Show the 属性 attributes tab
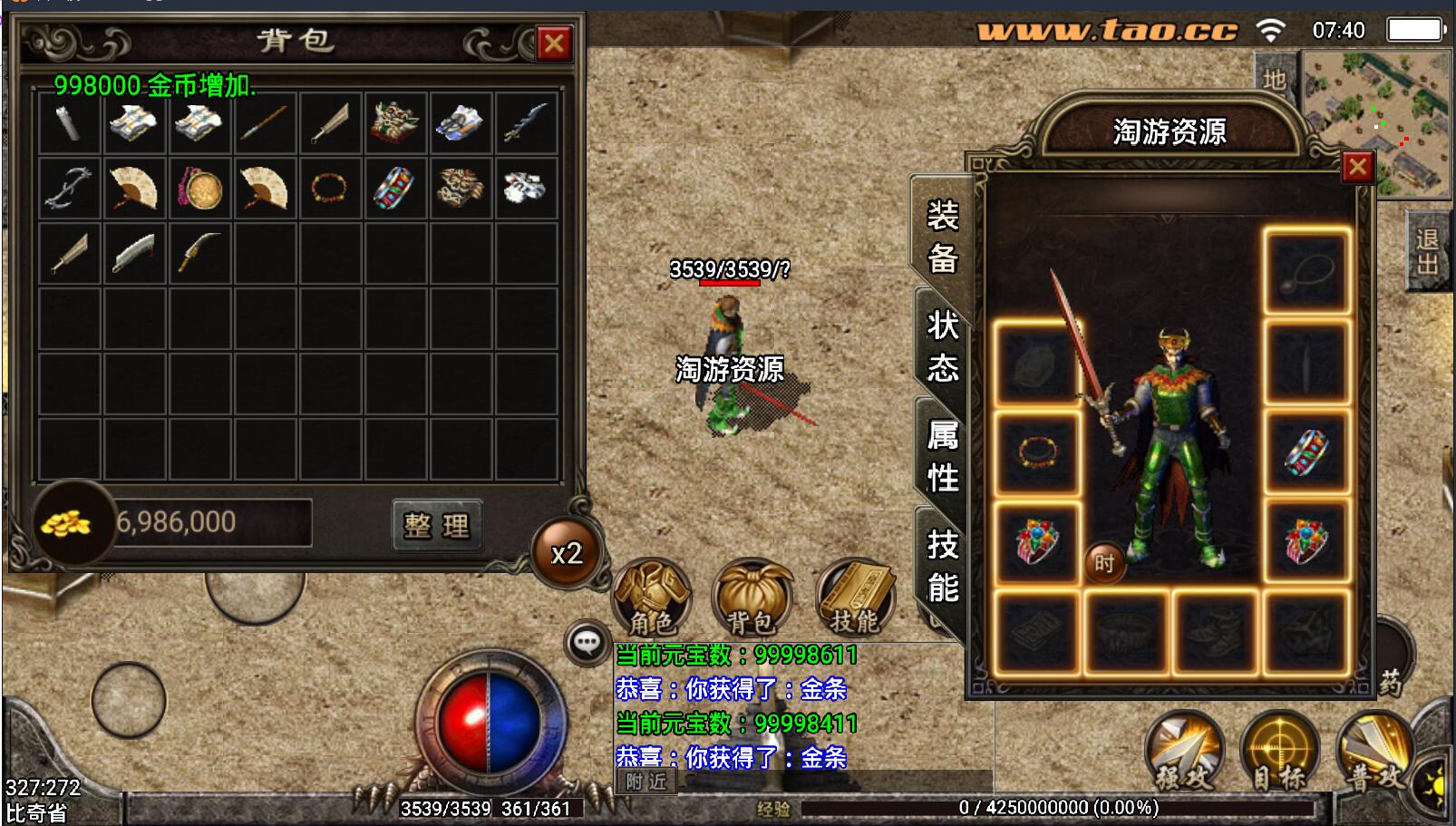Screen dimensions: 1456x826 [x=943, y=456]
